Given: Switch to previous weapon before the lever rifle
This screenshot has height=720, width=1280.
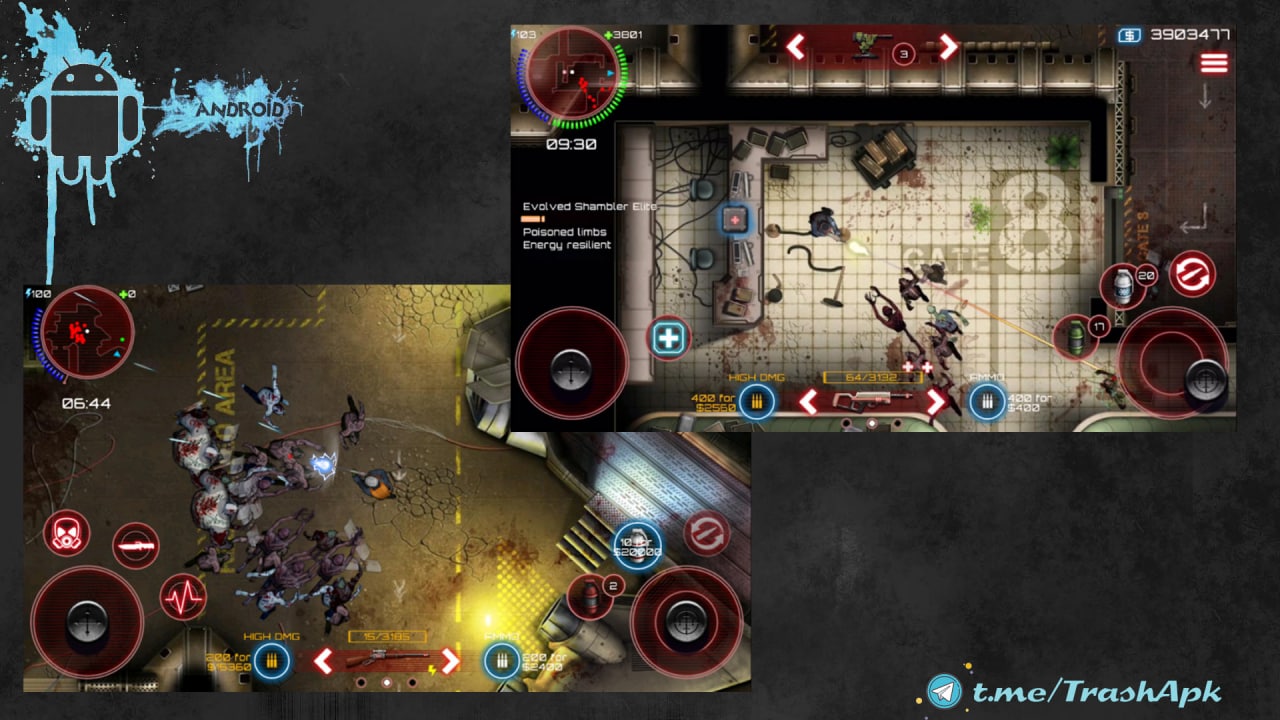Looking at the screenshot, I should 323,660.
